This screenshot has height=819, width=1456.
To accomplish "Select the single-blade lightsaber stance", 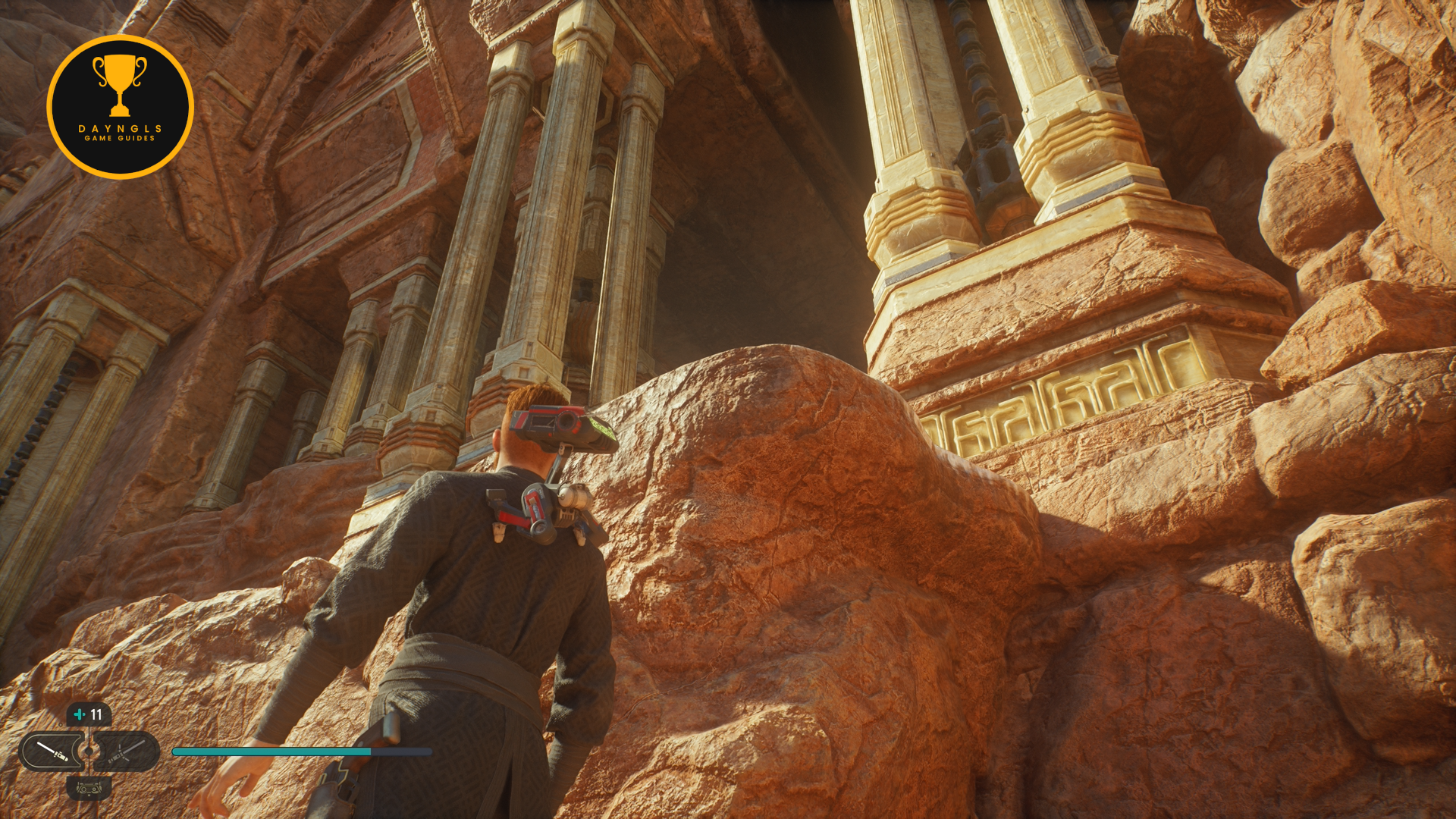I will [x=52, y=752].
